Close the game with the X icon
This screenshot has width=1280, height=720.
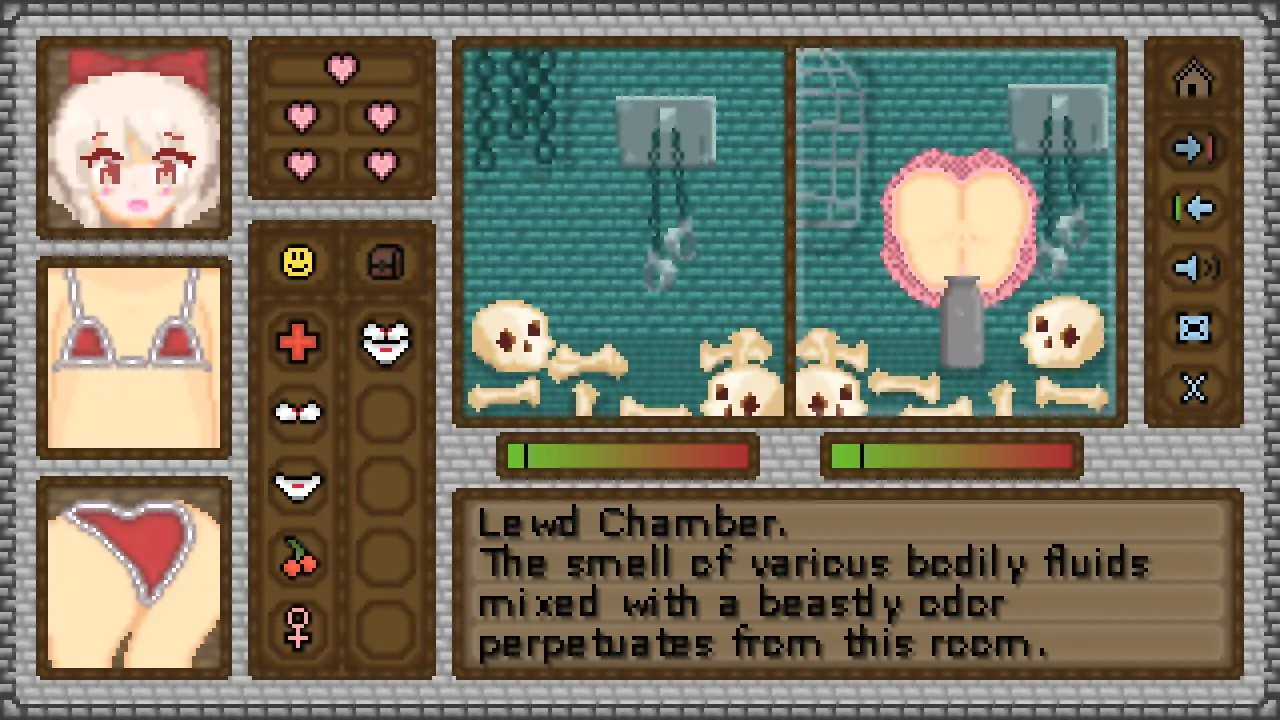1194,388
